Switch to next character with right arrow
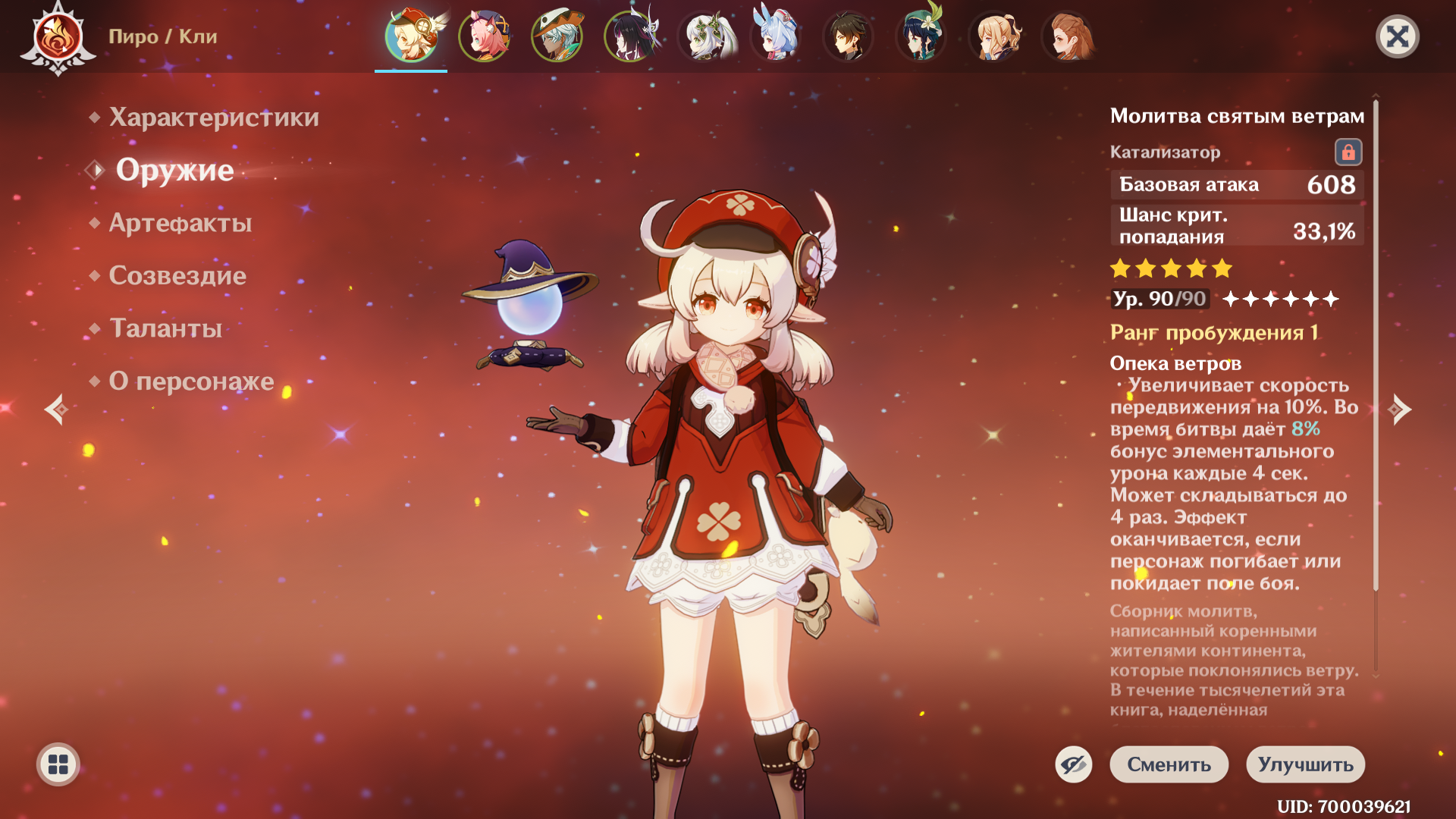 1400,409
